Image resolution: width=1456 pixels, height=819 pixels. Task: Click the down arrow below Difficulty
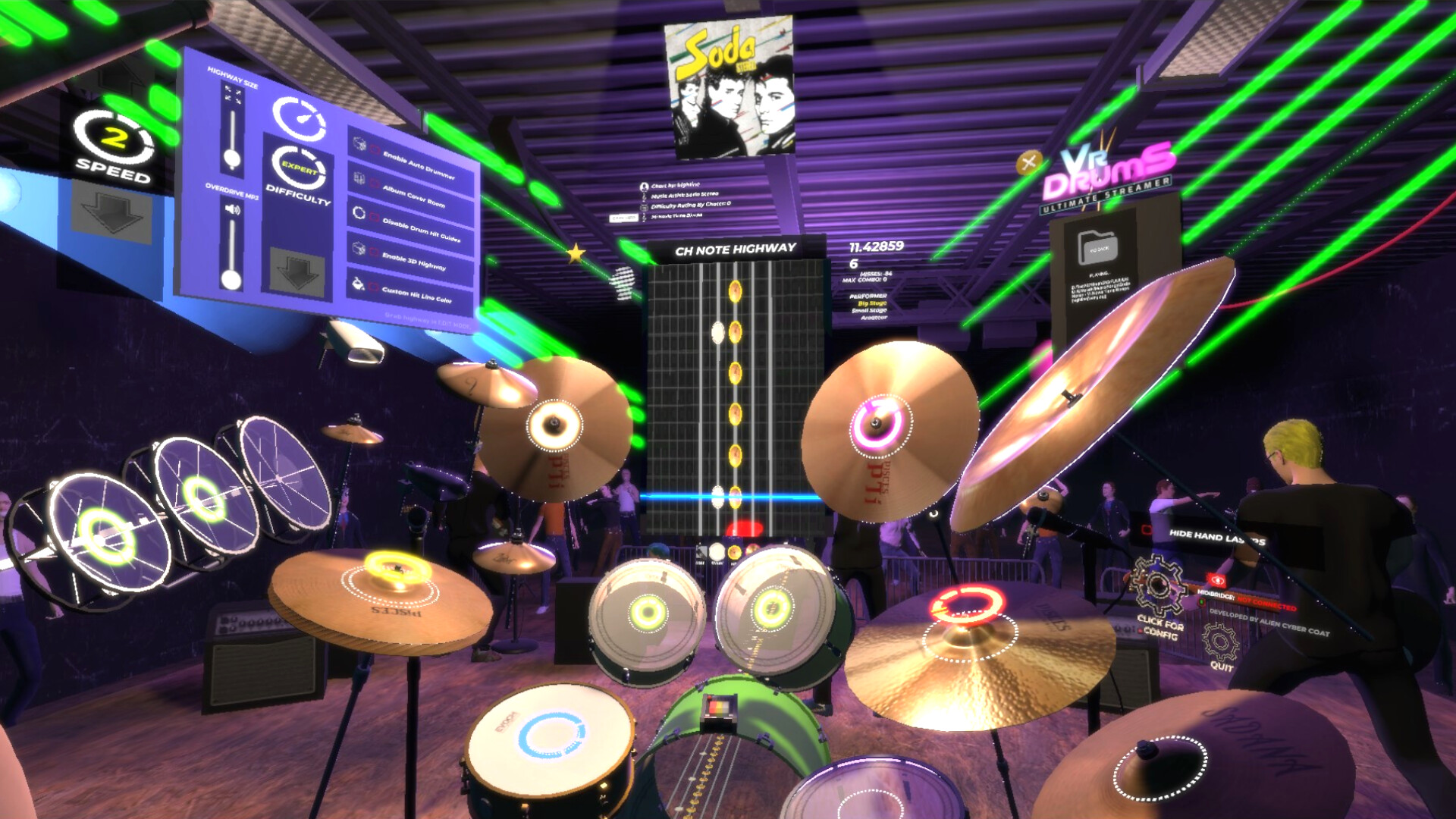coord(297,271)
